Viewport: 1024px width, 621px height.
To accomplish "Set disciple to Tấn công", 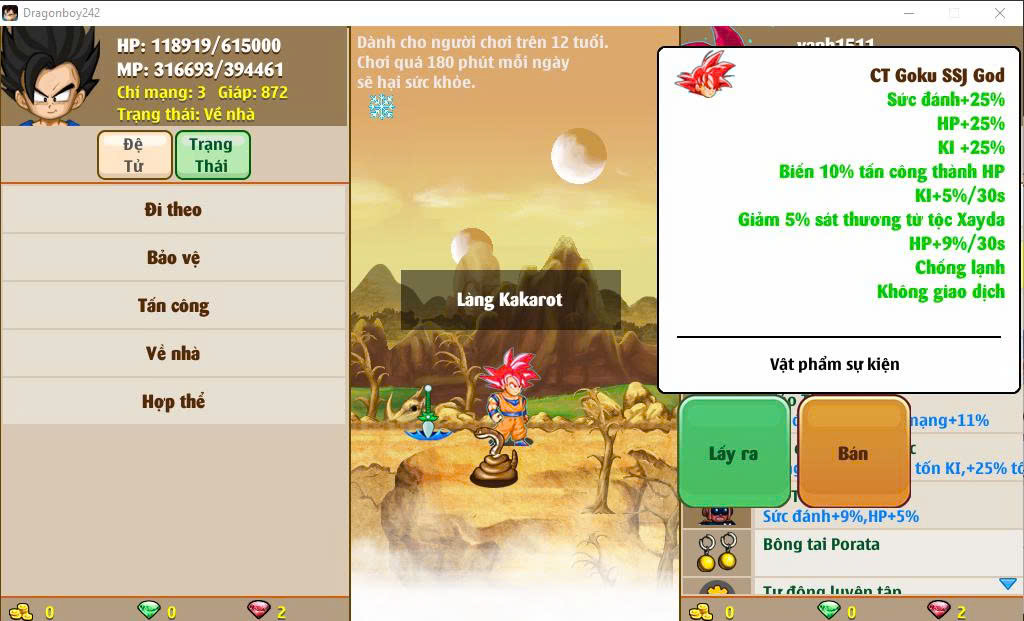I will (173, 306).
